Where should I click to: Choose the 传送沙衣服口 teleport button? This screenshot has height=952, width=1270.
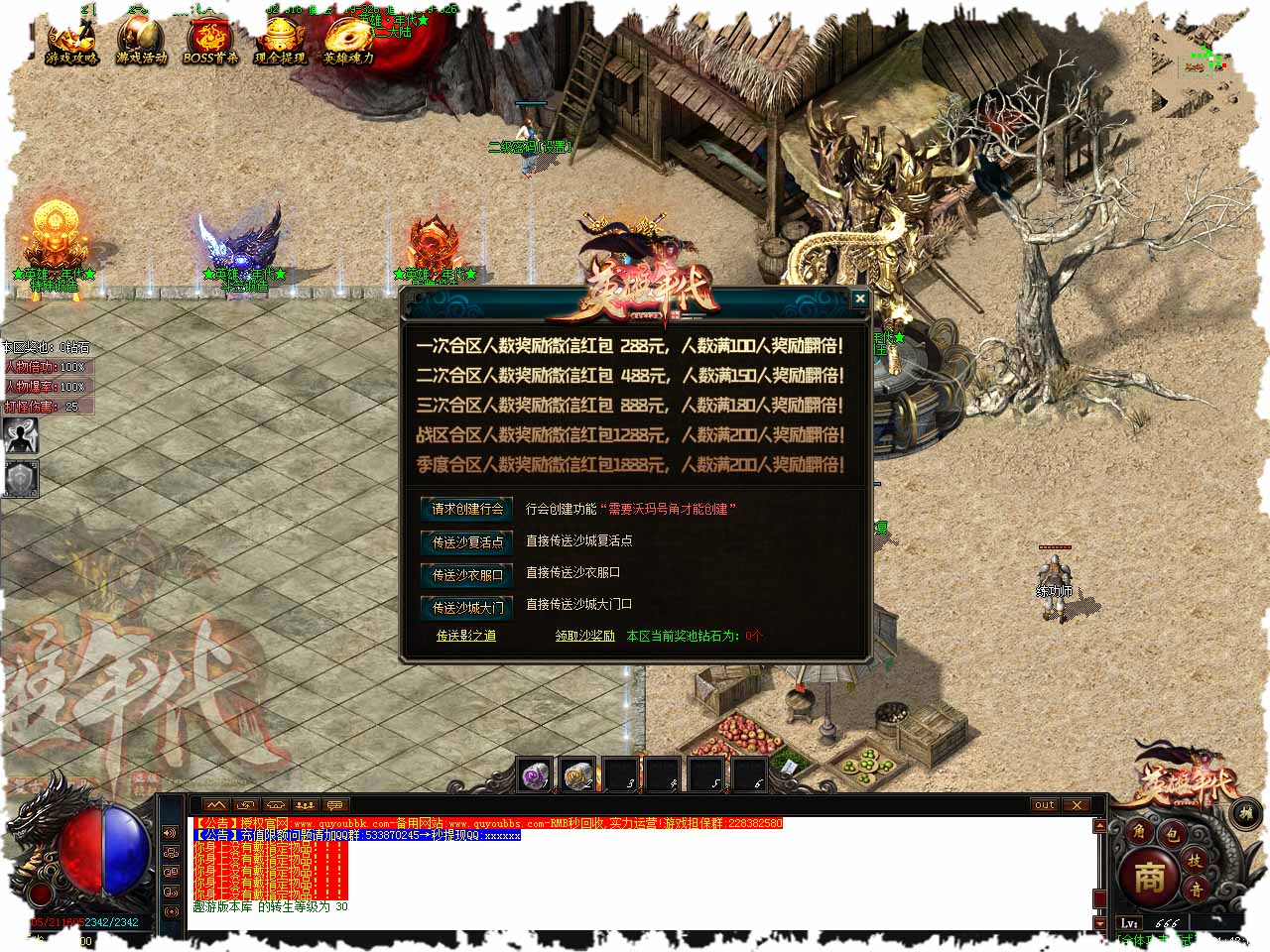[467, 574]
